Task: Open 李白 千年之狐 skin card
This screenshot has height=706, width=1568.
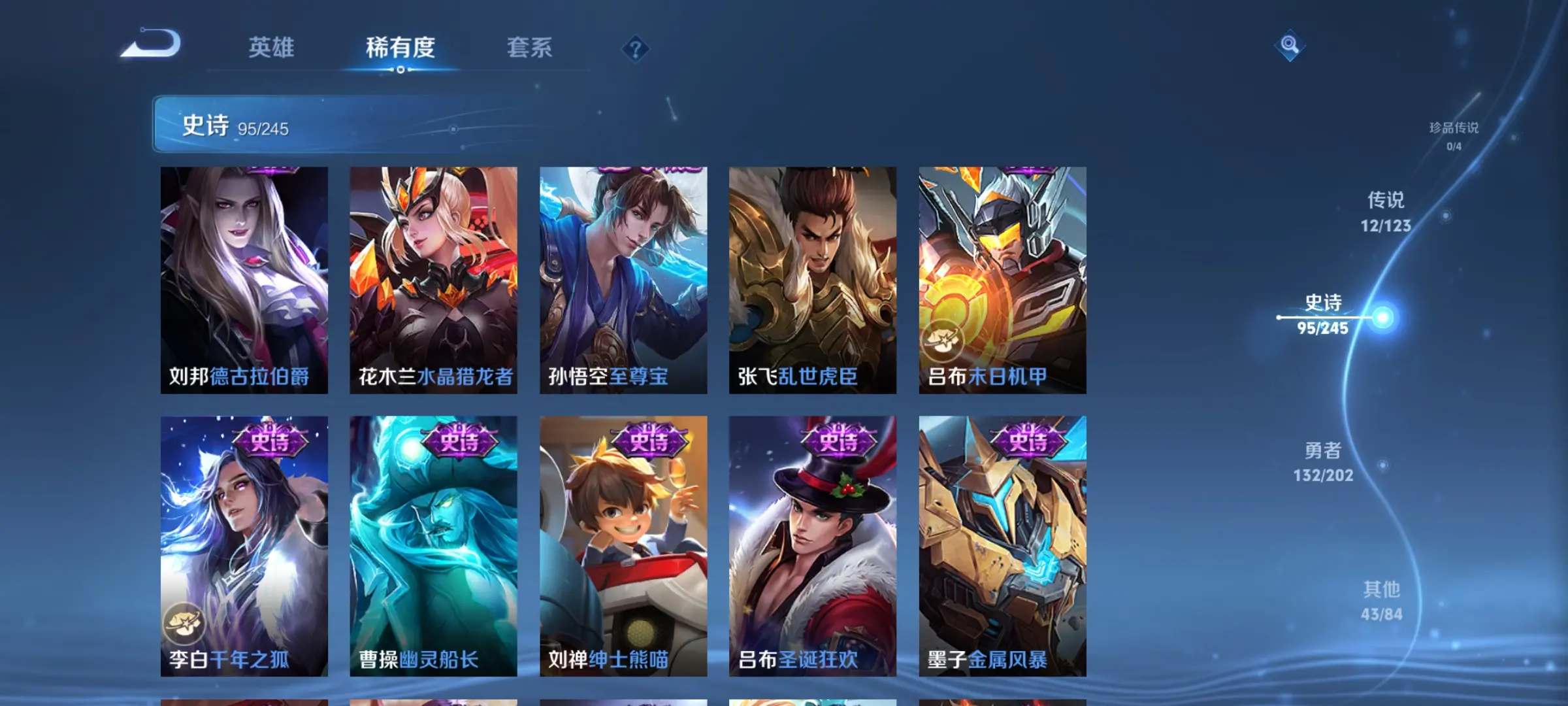Action: [x=244, y=546]
